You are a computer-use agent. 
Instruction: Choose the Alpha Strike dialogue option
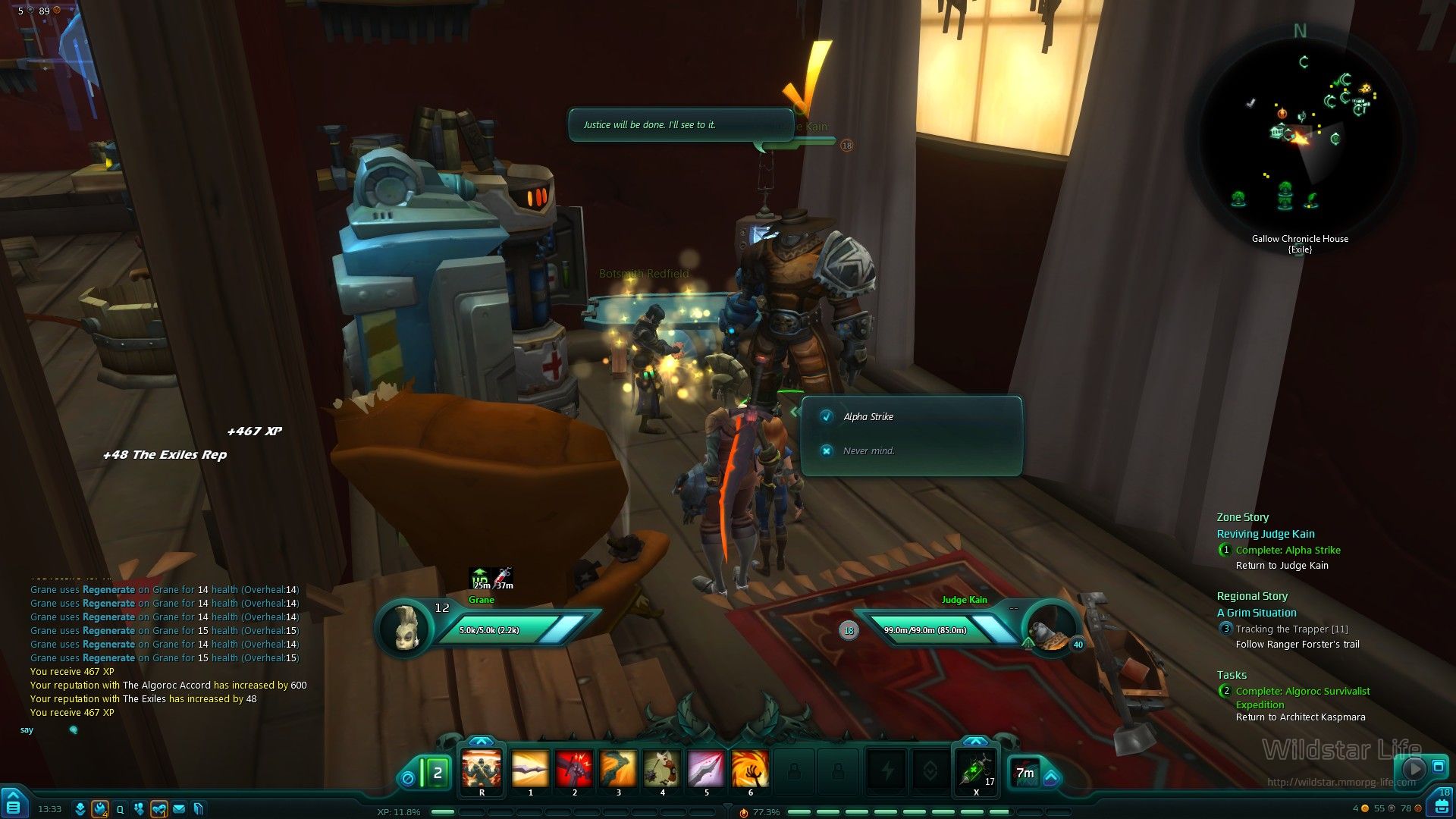tap(868, 416)
